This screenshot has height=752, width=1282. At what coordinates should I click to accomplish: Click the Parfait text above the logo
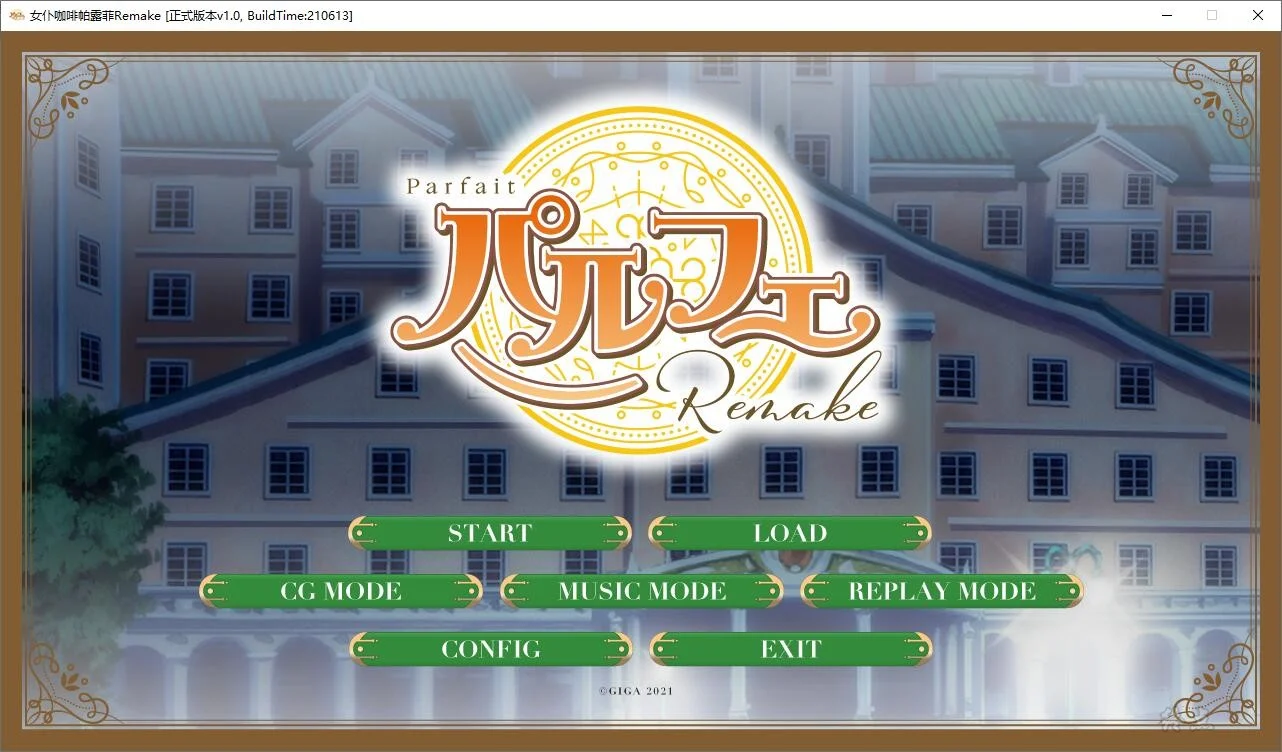[x=459, y=186]
